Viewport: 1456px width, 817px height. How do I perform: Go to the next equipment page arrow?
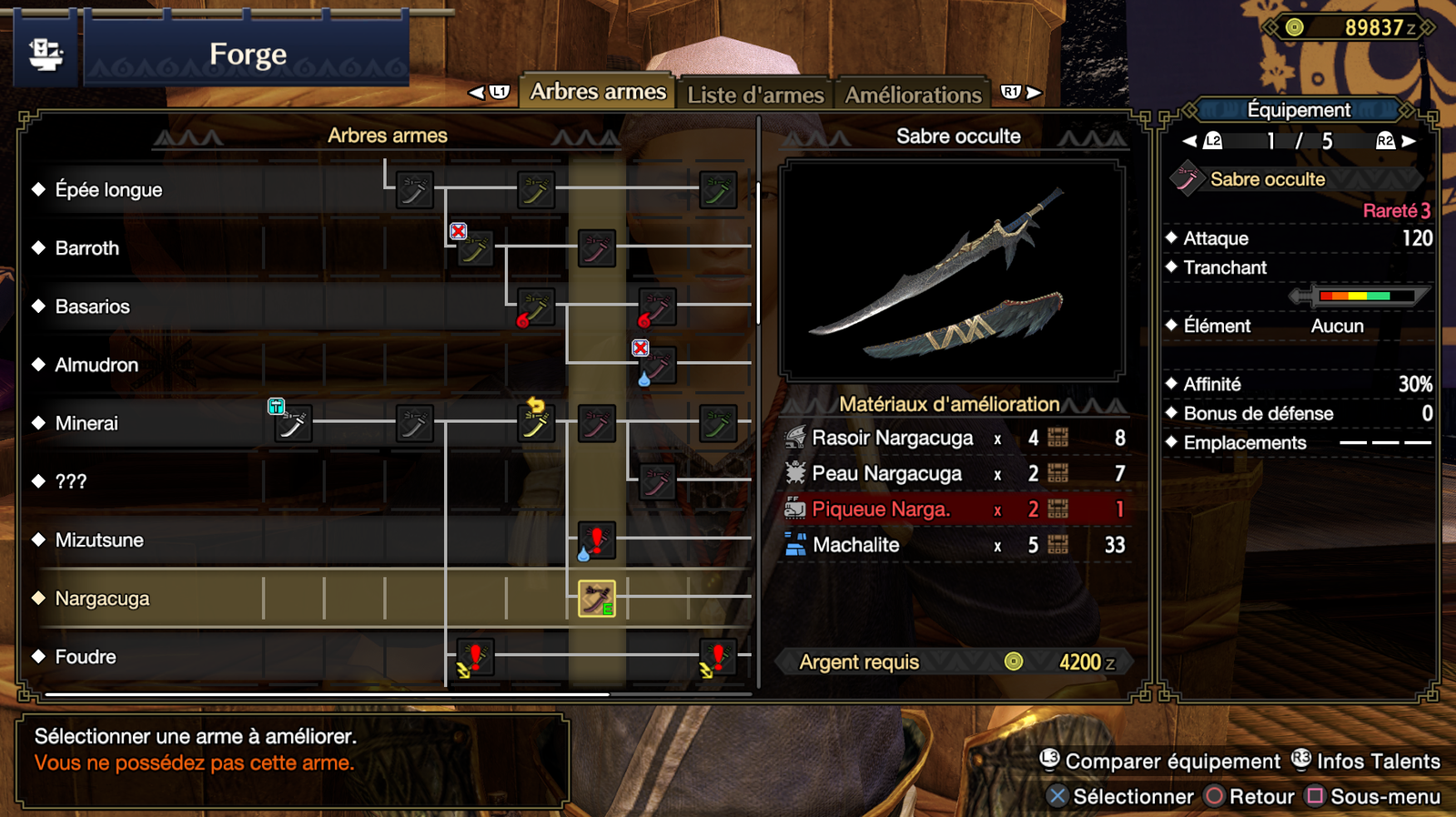click(1408, 141)
